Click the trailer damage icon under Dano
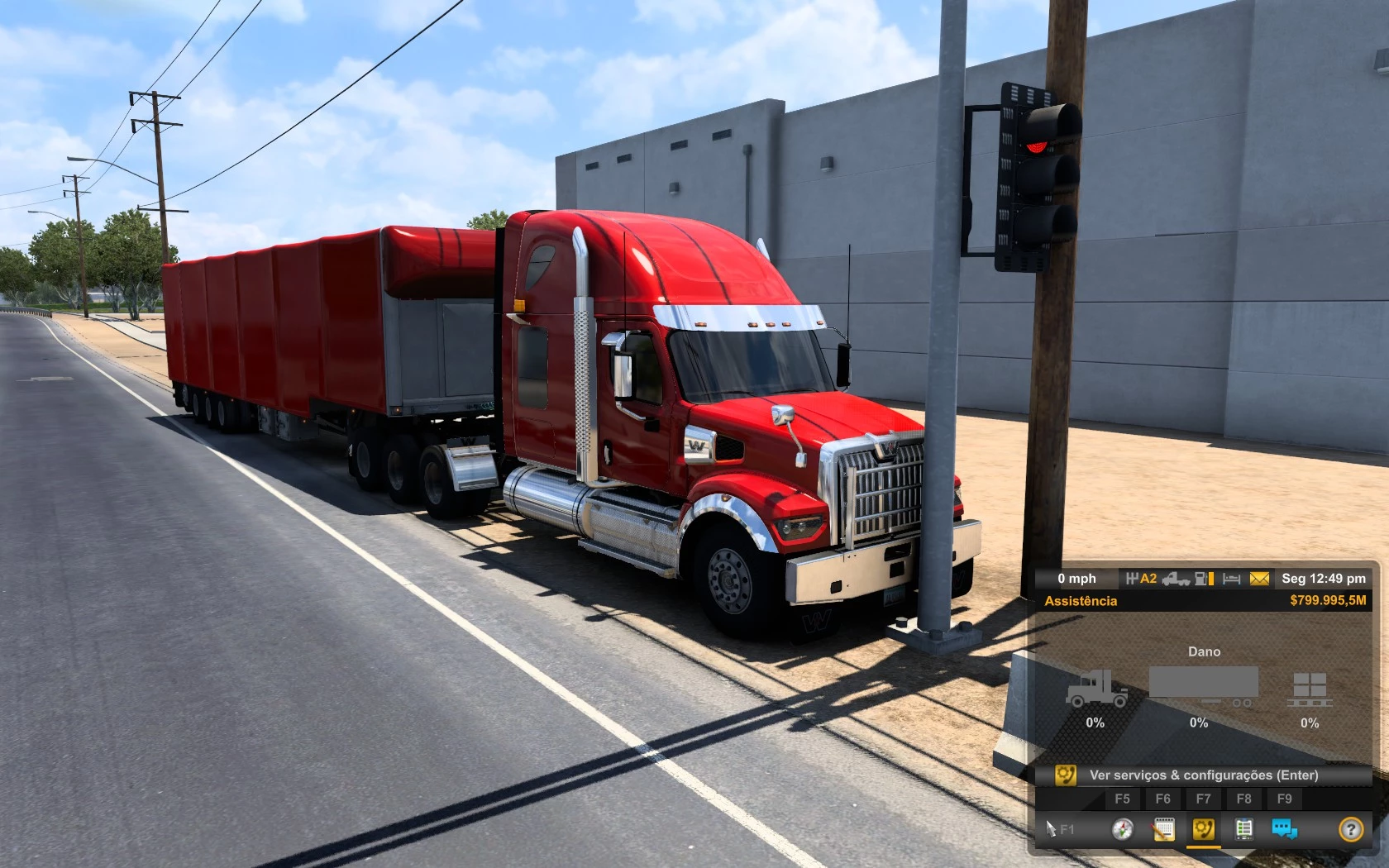Image resolution: width=1389 pixels, height=868 pixels. click(1203, 684)
